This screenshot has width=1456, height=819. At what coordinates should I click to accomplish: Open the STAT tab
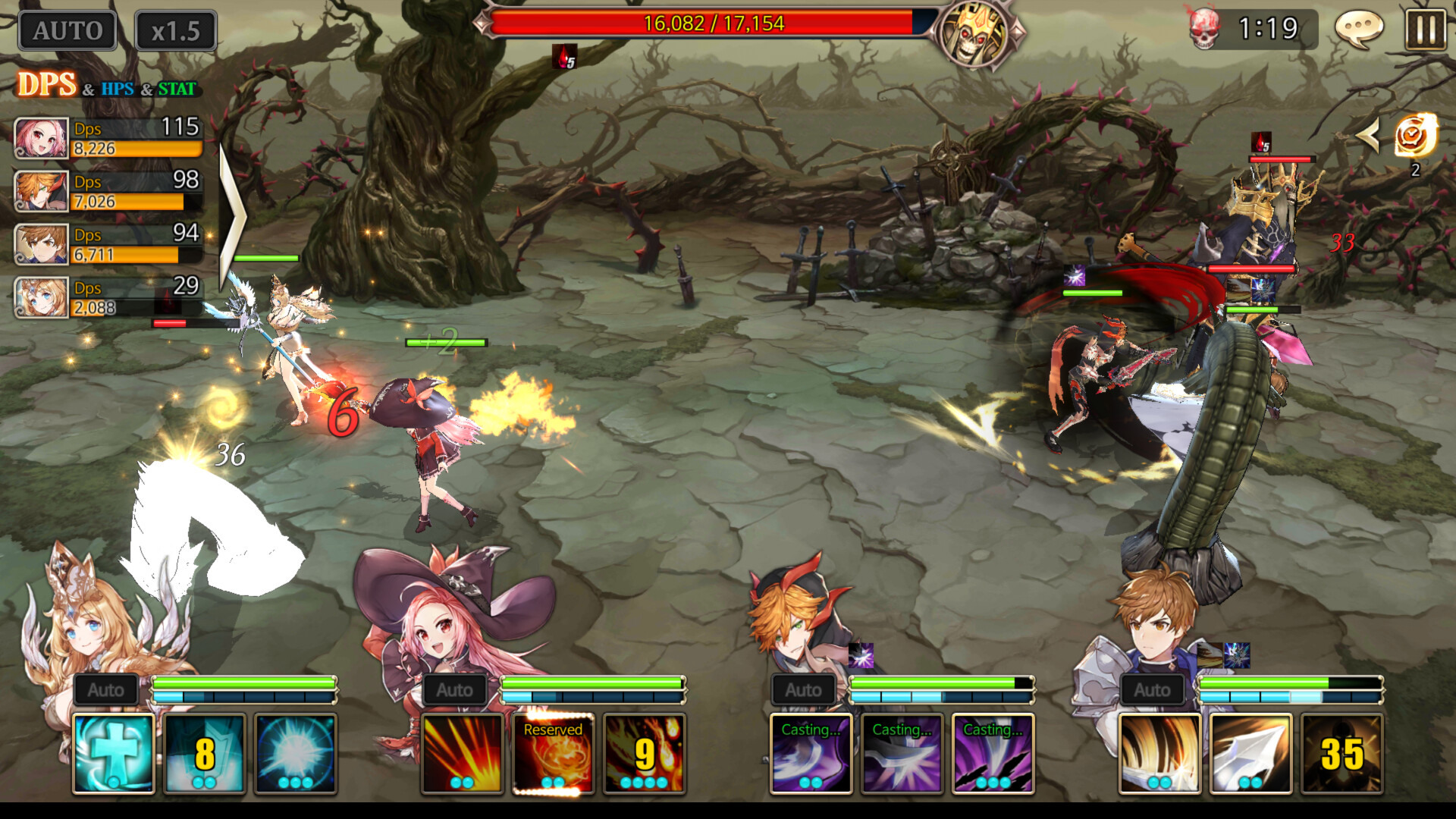point(176,89)
